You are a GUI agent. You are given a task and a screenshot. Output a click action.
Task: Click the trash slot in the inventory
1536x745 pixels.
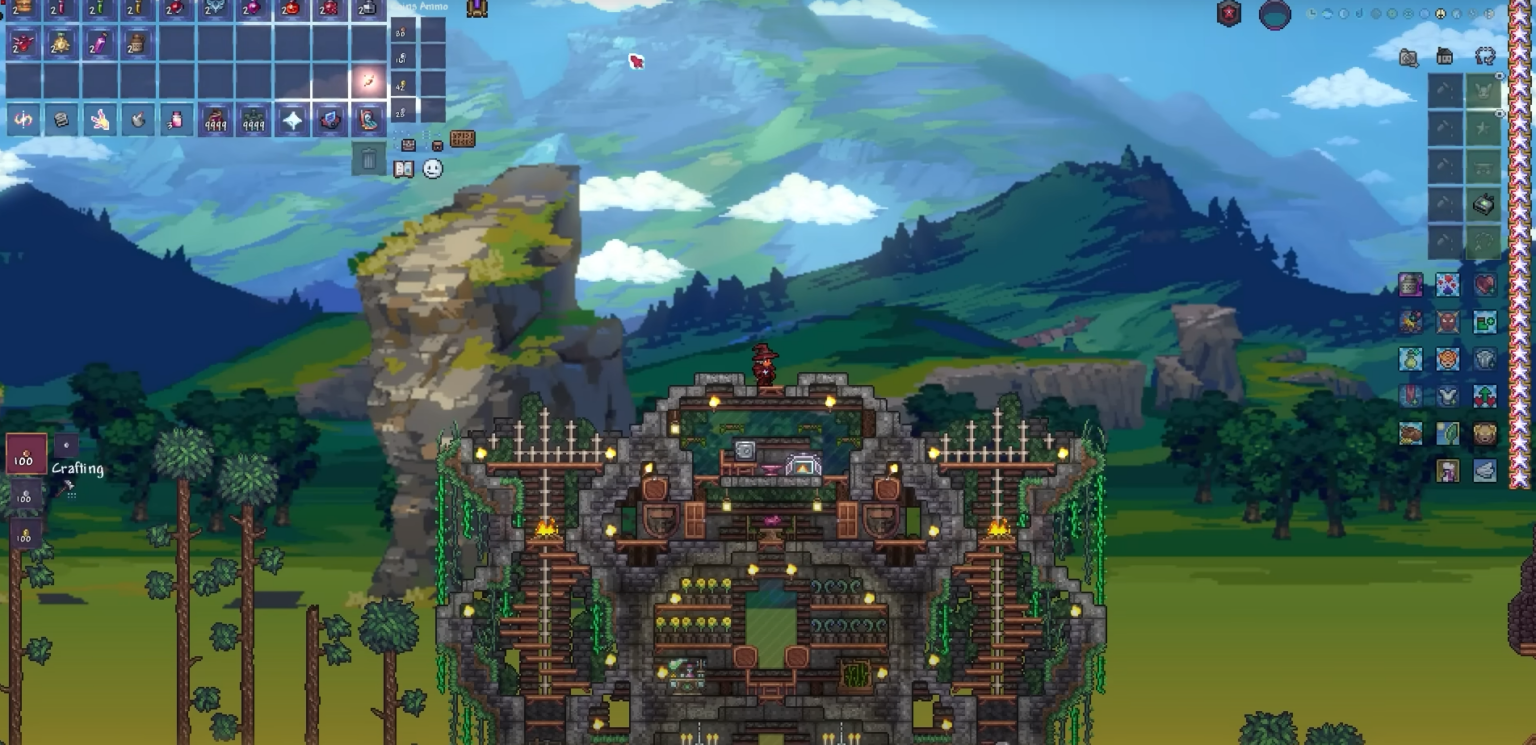(370, 158)
